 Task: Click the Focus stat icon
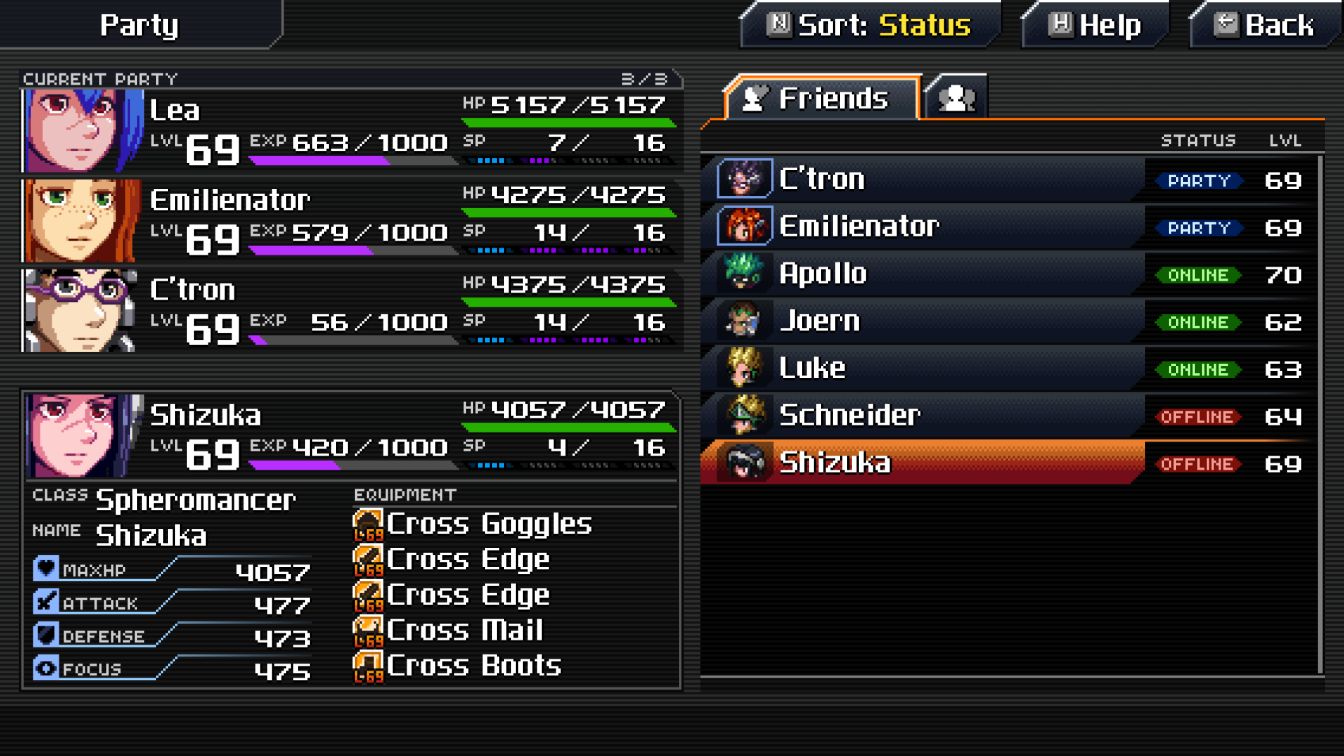pyautogui.click(x=44, y=667)
